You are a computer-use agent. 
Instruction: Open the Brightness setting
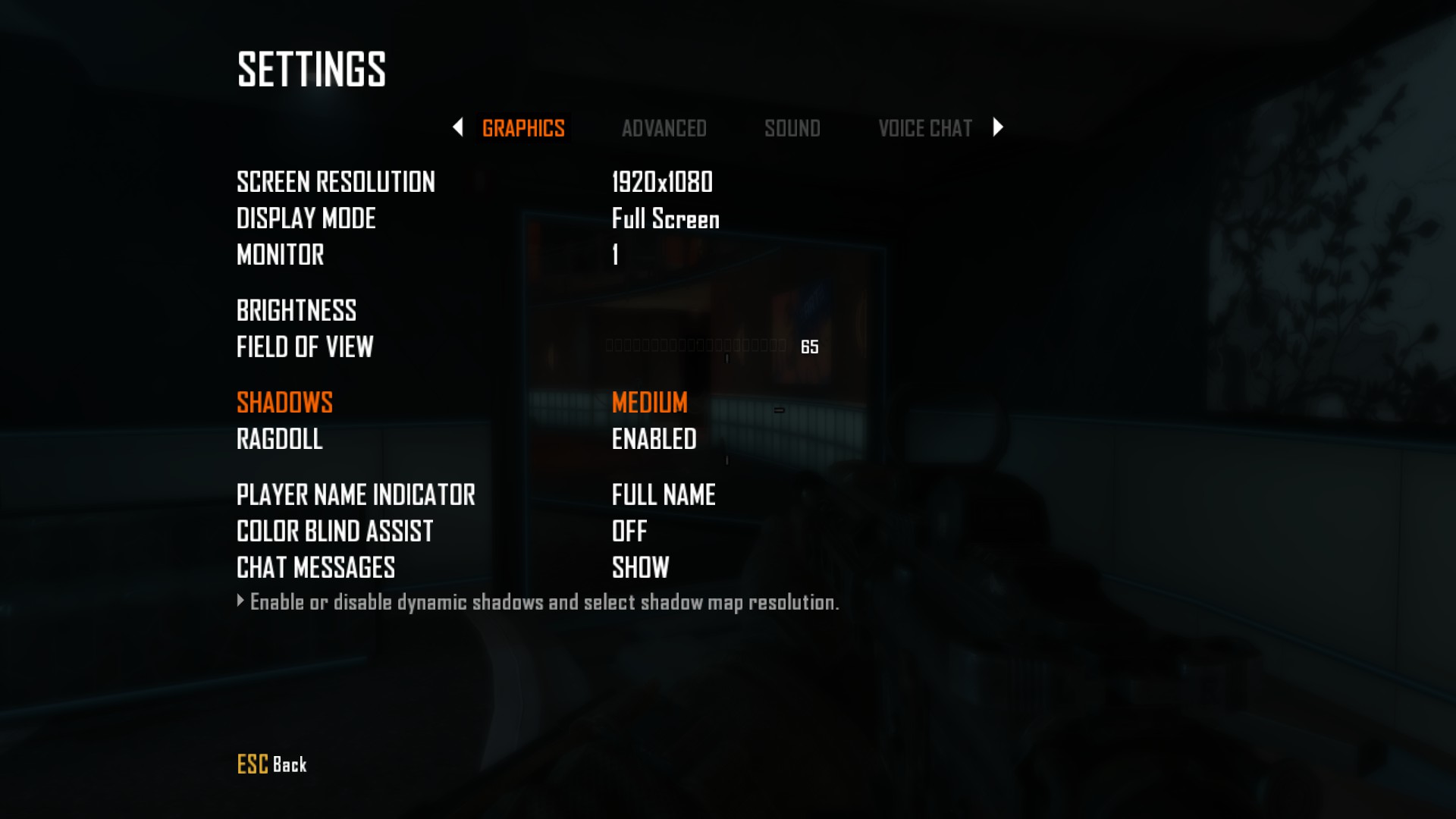point(297,310)
